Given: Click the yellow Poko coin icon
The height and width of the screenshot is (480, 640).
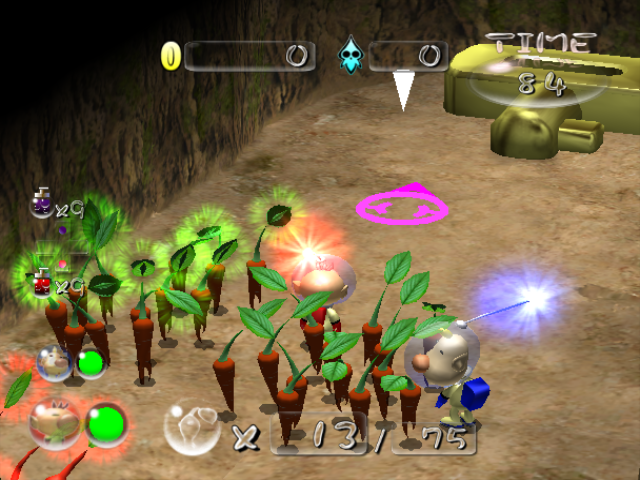Looking at the screenshot, I should [171, 56].
